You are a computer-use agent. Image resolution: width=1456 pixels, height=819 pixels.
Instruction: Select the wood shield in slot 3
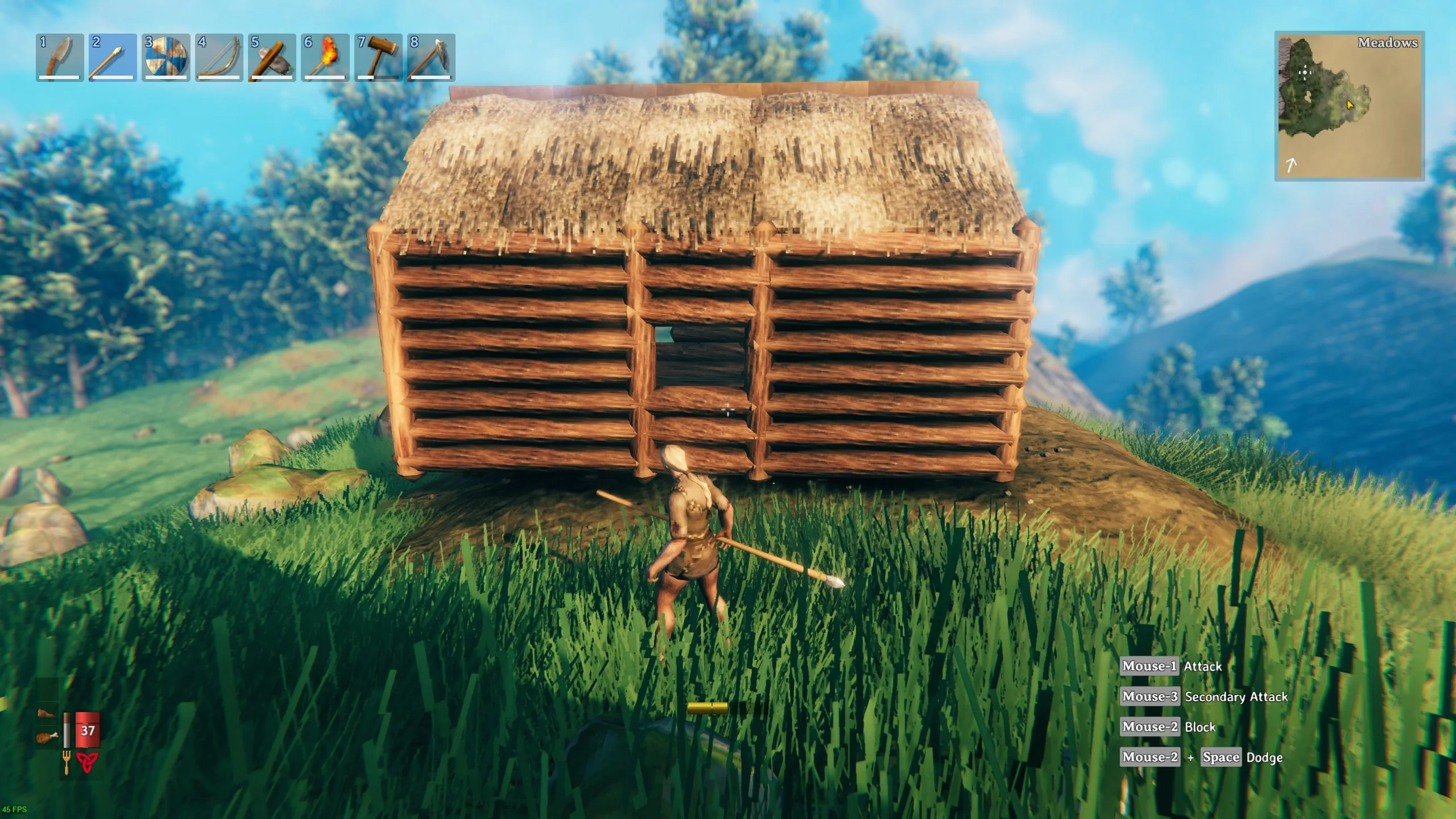tap(165, 57)
